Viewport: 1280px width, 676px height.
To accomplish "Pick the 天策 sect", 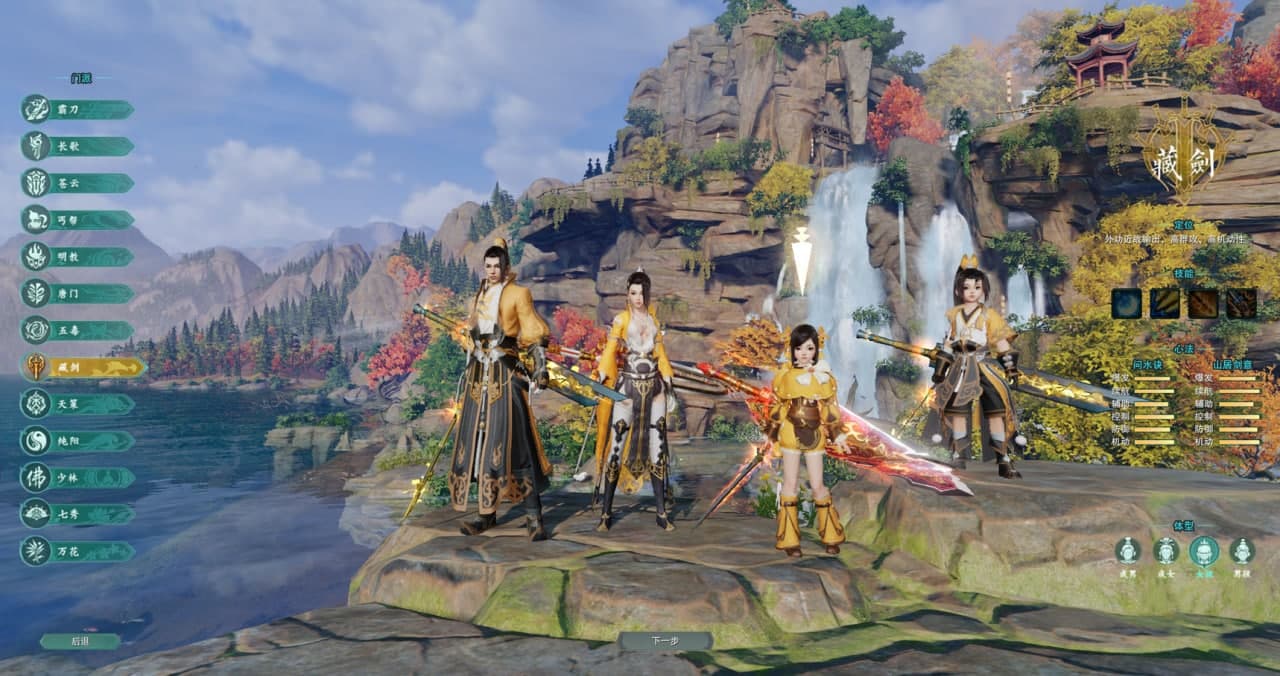I will coord(78,404).
